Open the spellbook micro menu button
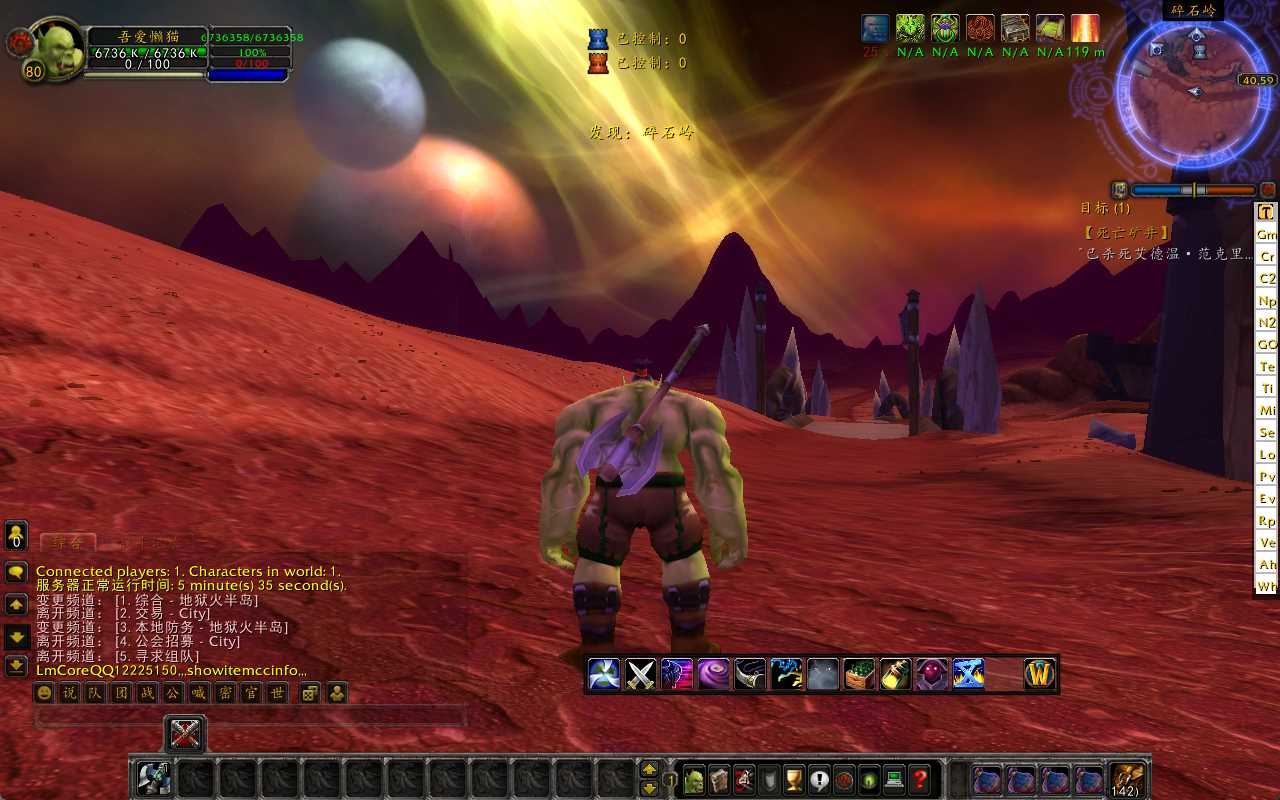The width and height of the screenshot is (1280, 800). 719,780
